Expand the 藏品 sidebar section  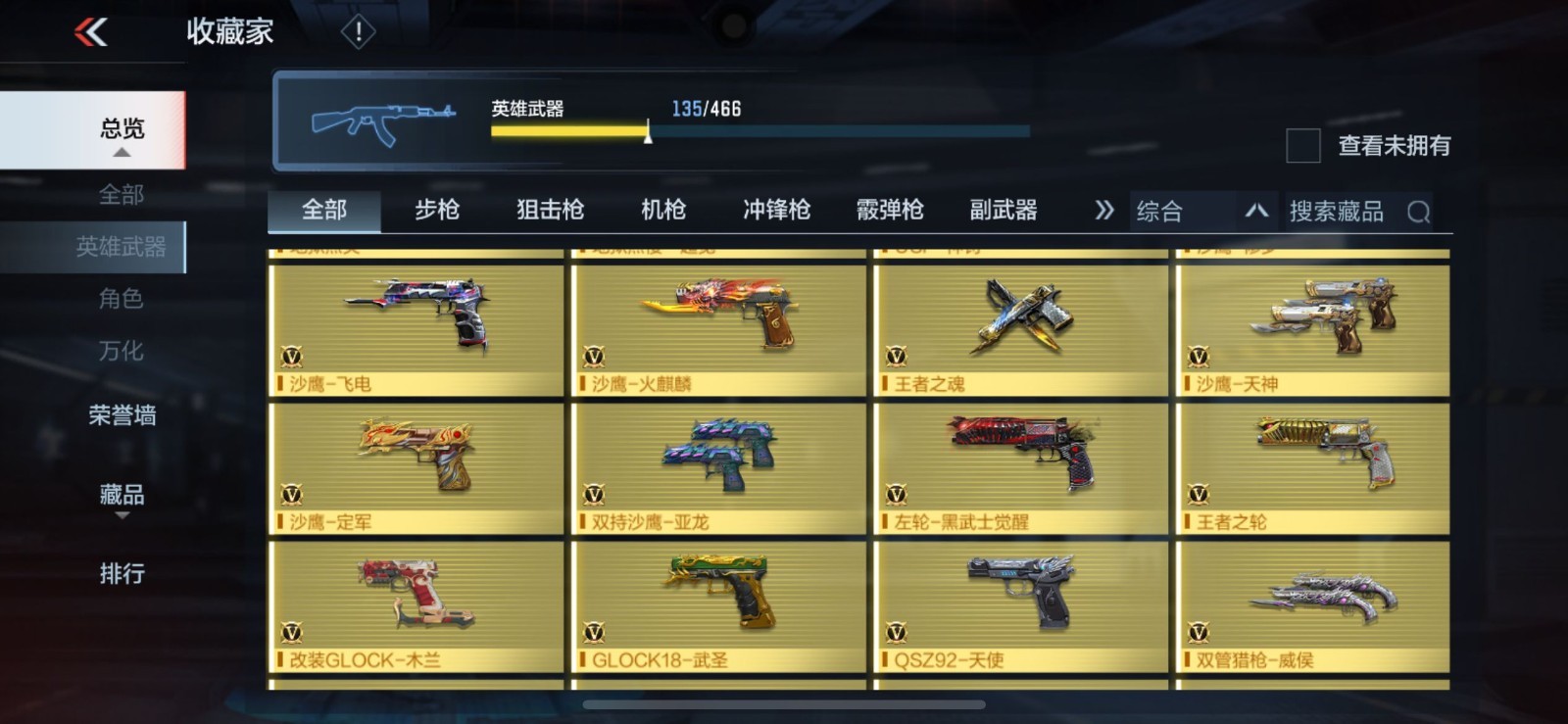coord(122,496)
